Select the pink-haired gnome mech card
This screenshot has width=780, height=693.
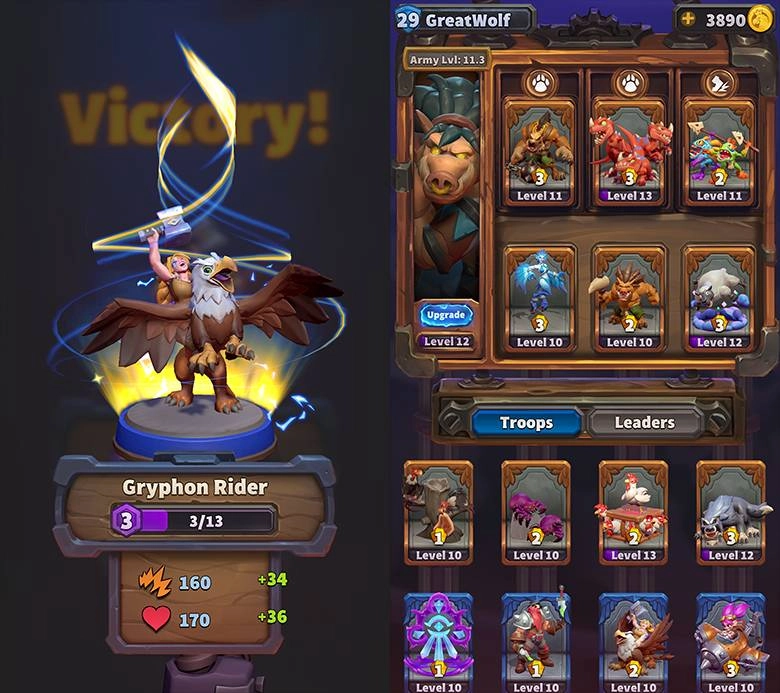click(x=730, y=640)
